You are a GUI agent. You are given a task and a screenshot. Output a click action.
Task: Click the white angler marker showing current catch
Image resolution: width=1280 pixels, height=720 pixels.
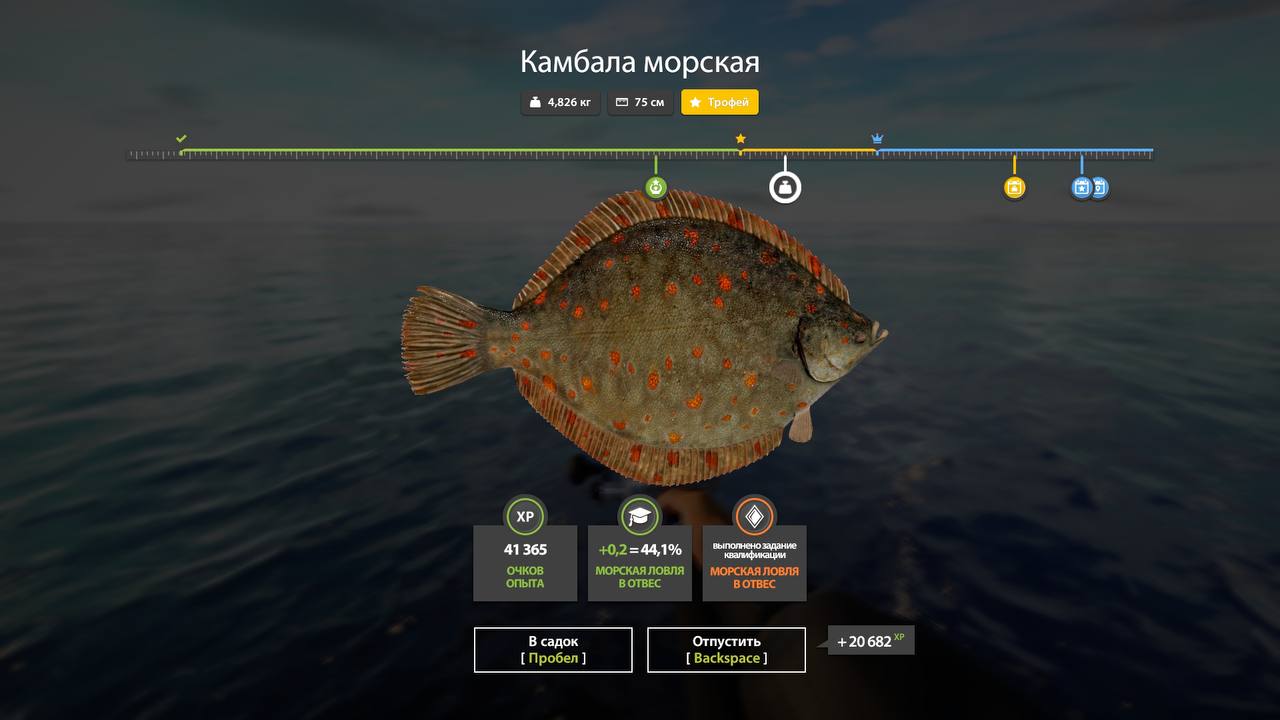point(785,186)
